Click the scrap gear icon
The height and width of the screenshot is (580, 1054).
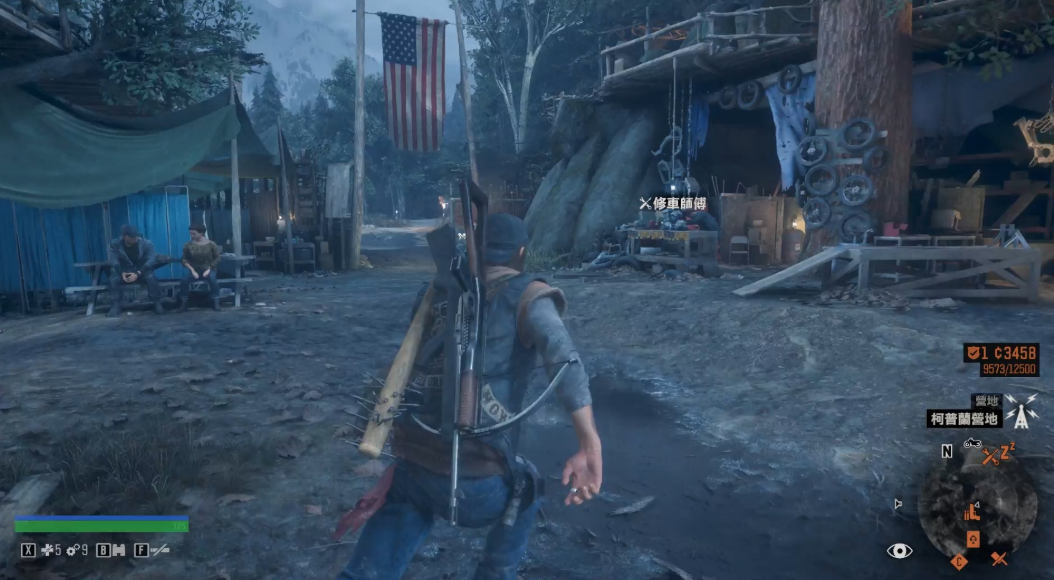click(73, 550)
